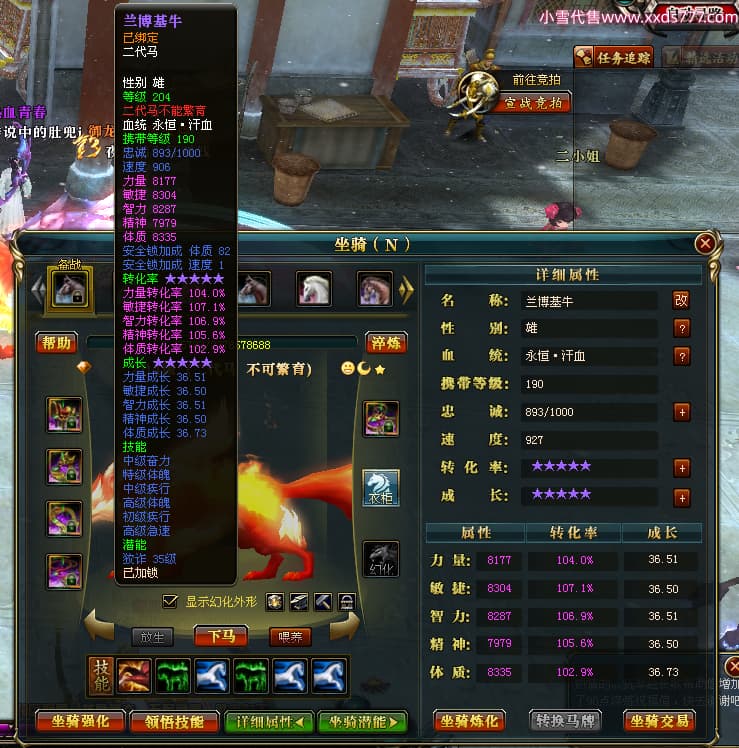Collapse the 详细属性 detail panel
The height and width of the screenshot is (748, 739).
[265, 721]
